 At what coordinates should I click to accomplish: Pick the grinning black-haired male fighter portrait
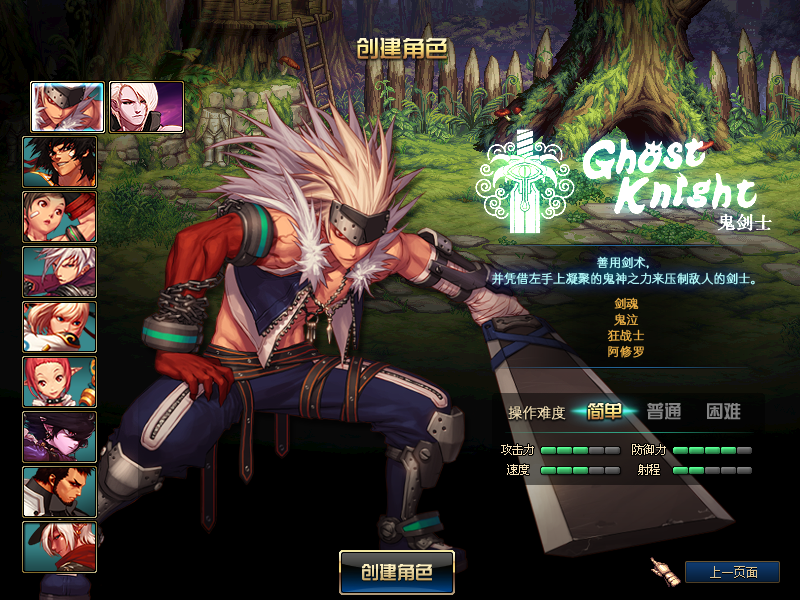[x=60, y=162]
